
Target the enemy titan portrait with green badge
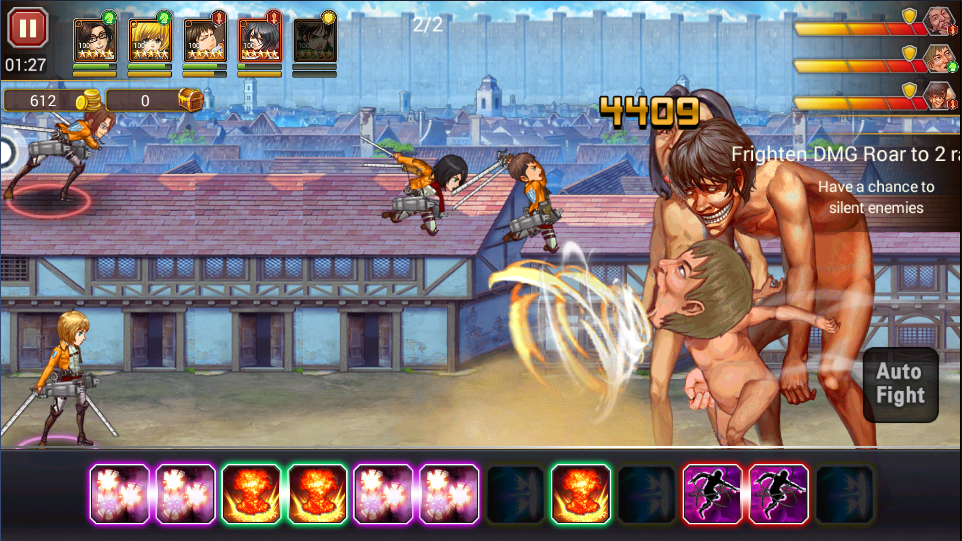(937, 58)
